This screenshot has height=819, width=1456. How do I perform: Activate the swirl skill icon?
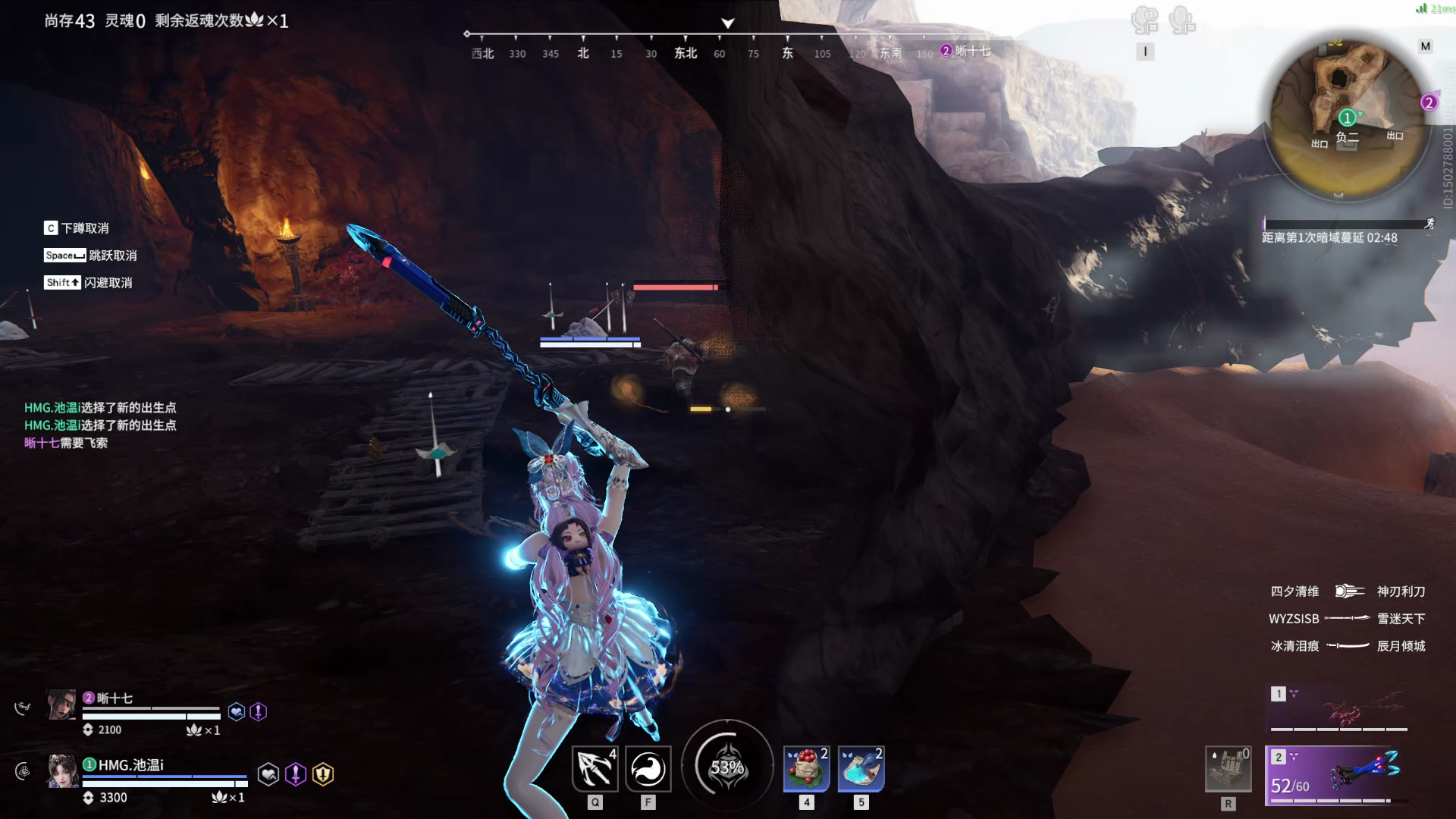point(648,769)
